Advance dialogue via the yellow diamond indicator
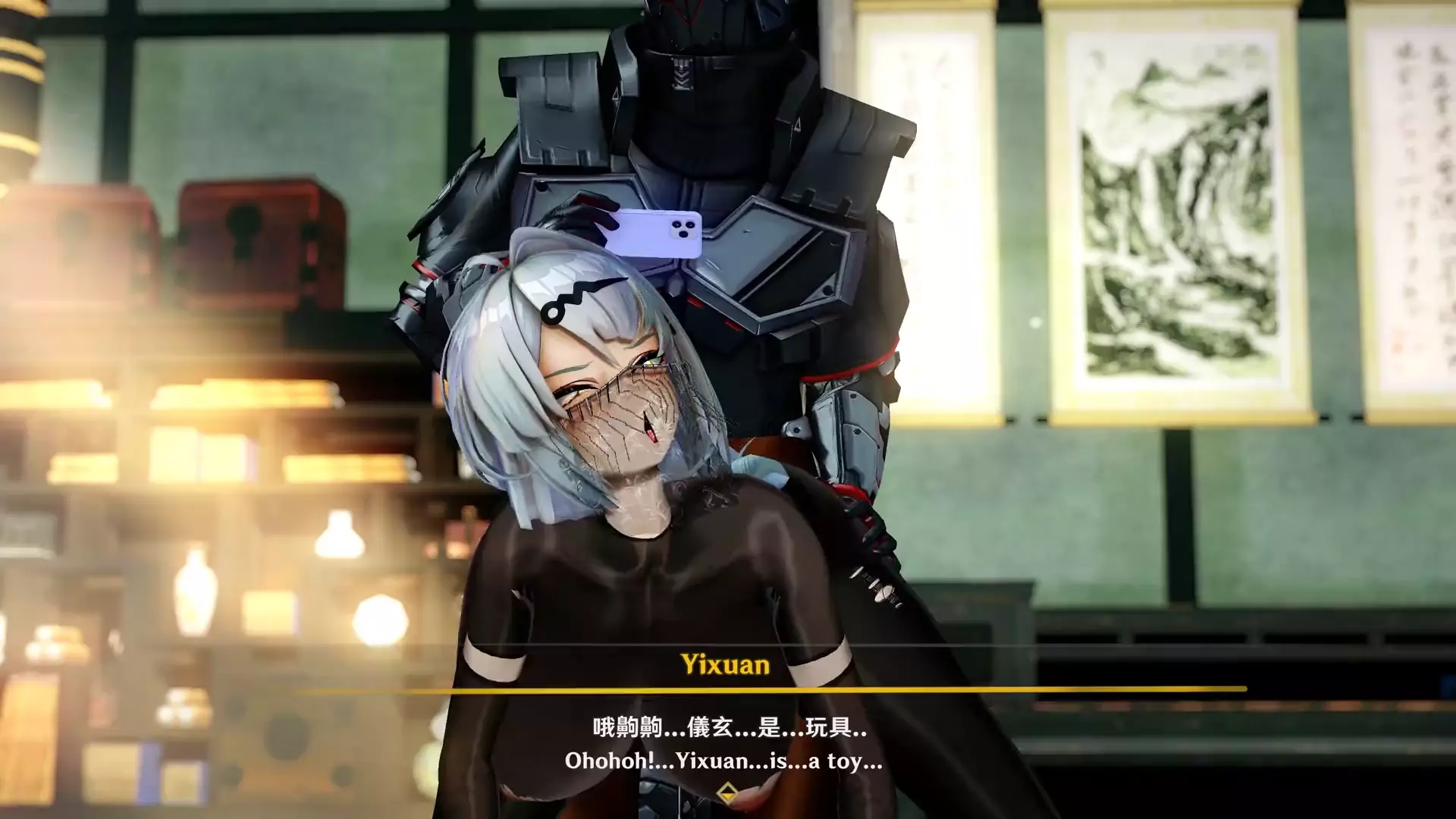The width and height of the screenshot is (1456, 819). click(x=726, y=793)
